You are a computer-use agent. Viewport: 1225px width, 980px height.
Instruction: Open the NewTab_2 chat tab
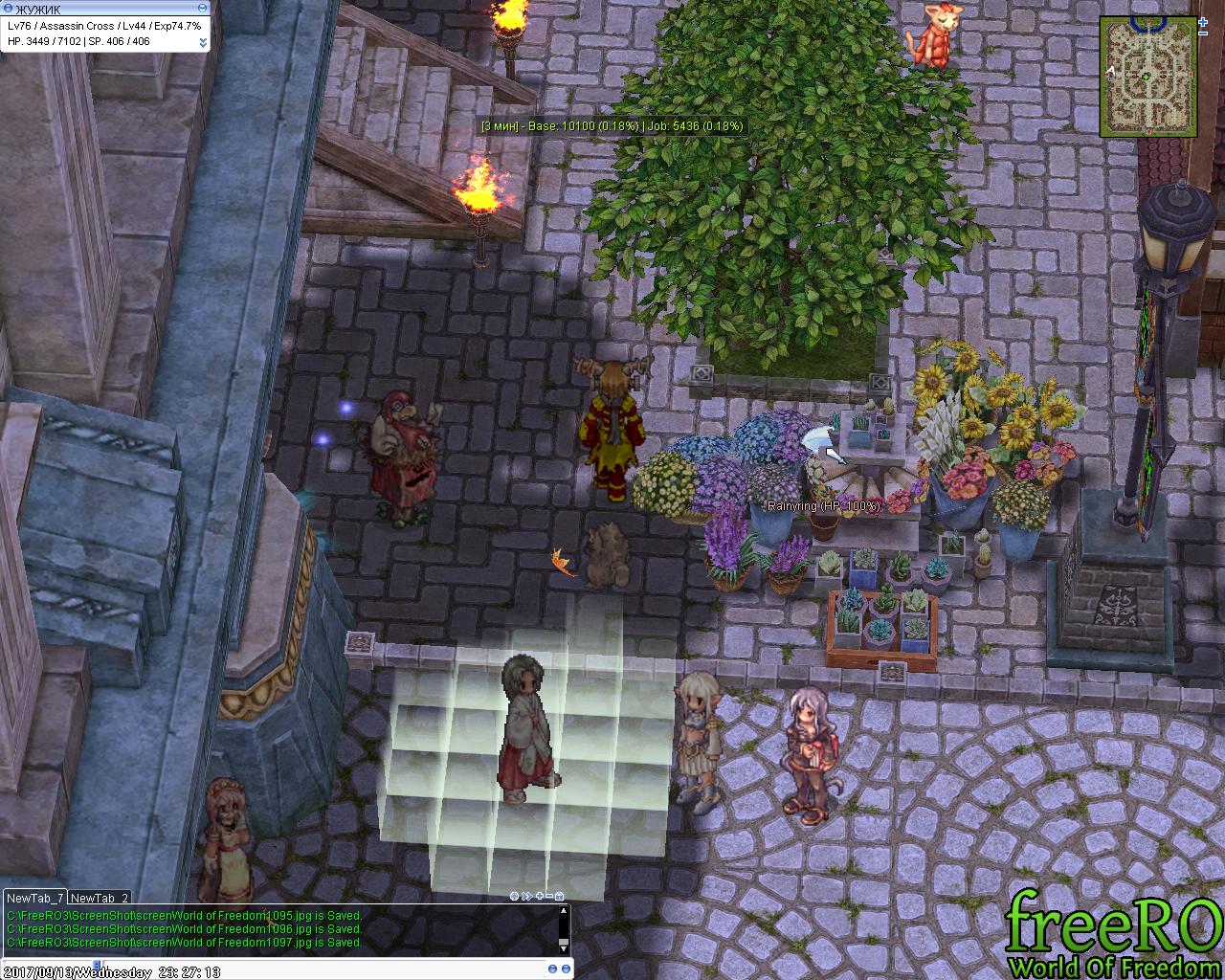coord(100,898)
